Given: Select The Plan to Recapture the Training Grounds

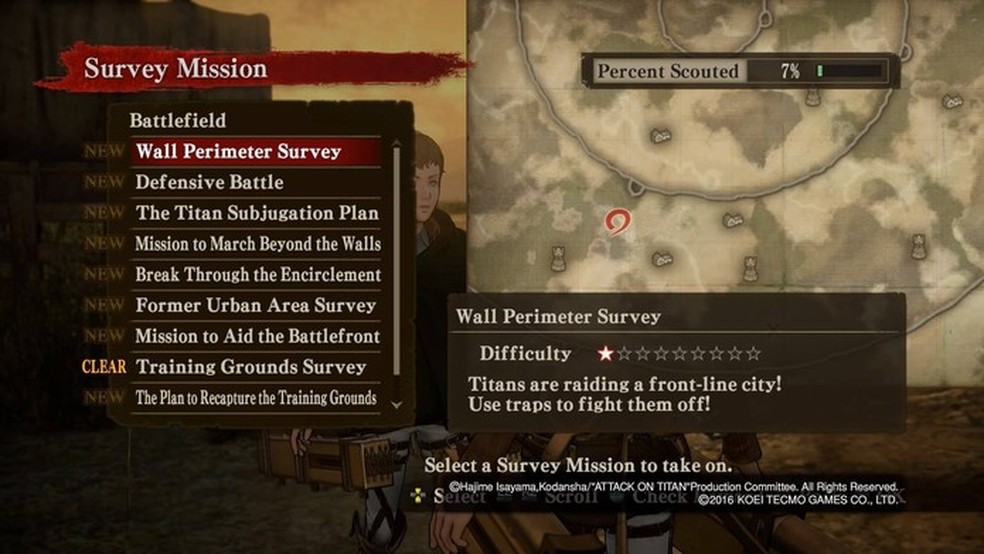Looking at the screenshot, I should pyautogui.click(x=256, y=398).
